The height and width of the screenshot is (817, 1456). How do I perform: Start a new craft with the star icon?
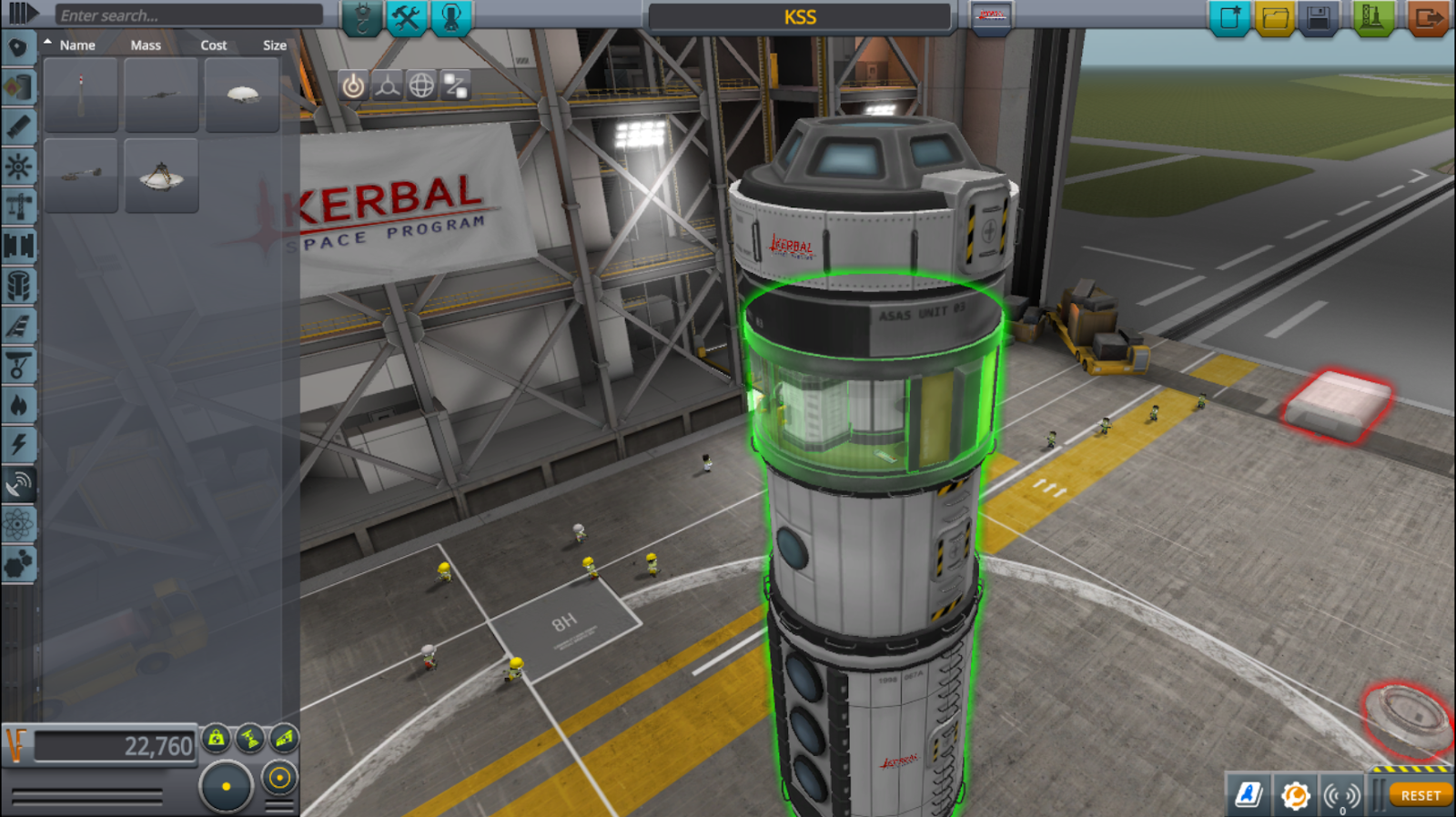click(x=1228, y=17)
